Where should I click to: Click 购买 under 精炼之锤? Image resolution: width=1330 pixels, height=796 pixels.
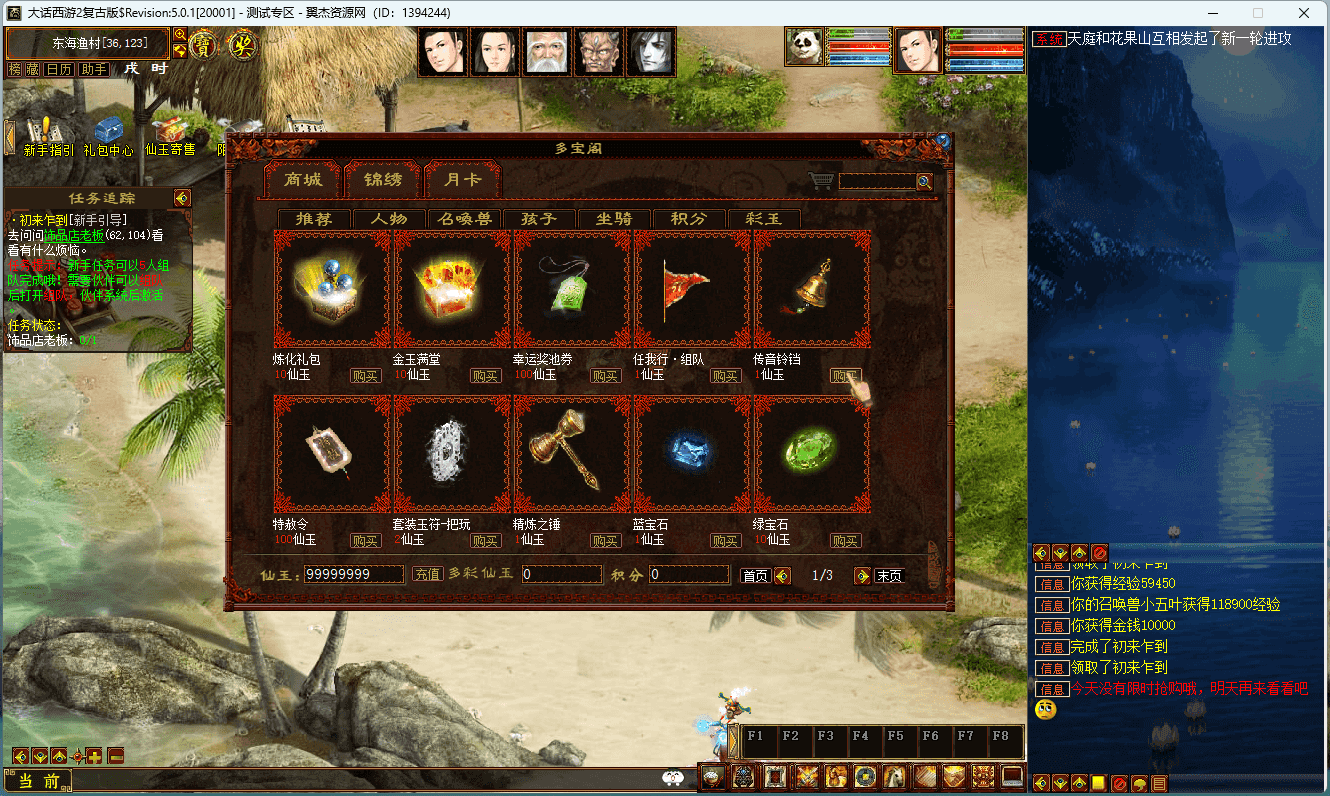click(605, 541)
